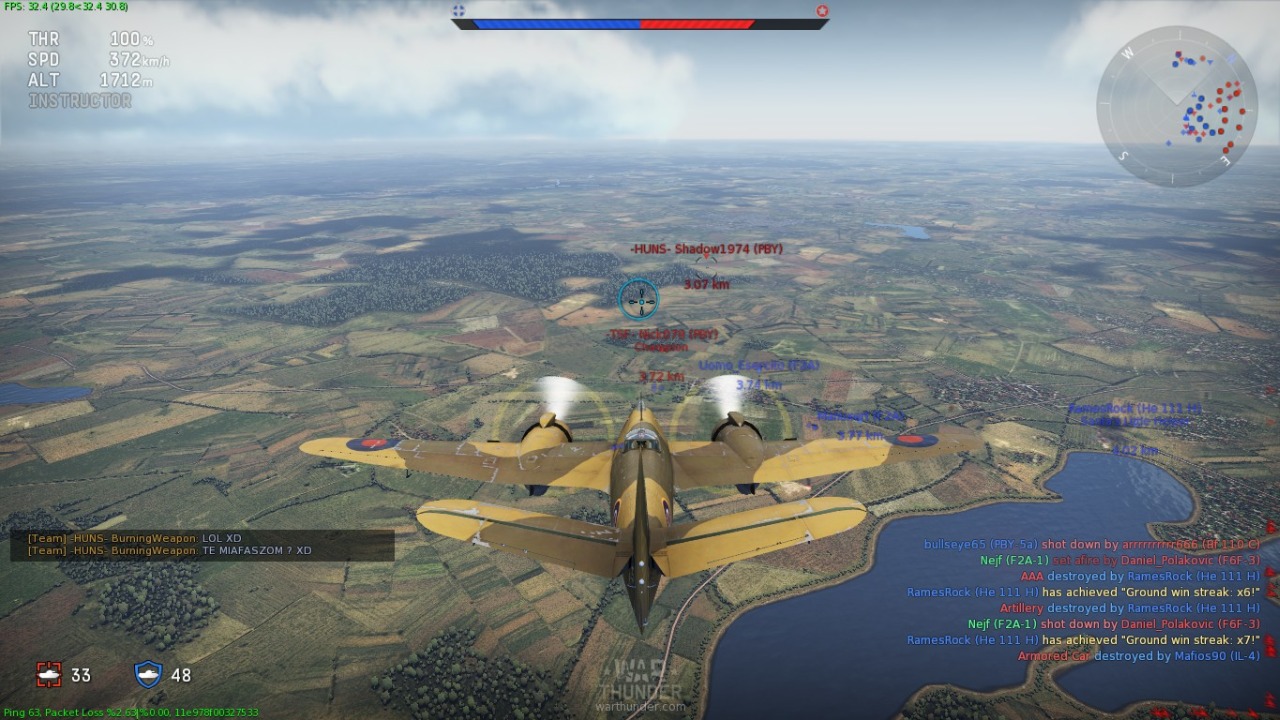Select the blue allied ground units icon
Viewport: 1280px width, 720px height.
click(x=148, y=675)
